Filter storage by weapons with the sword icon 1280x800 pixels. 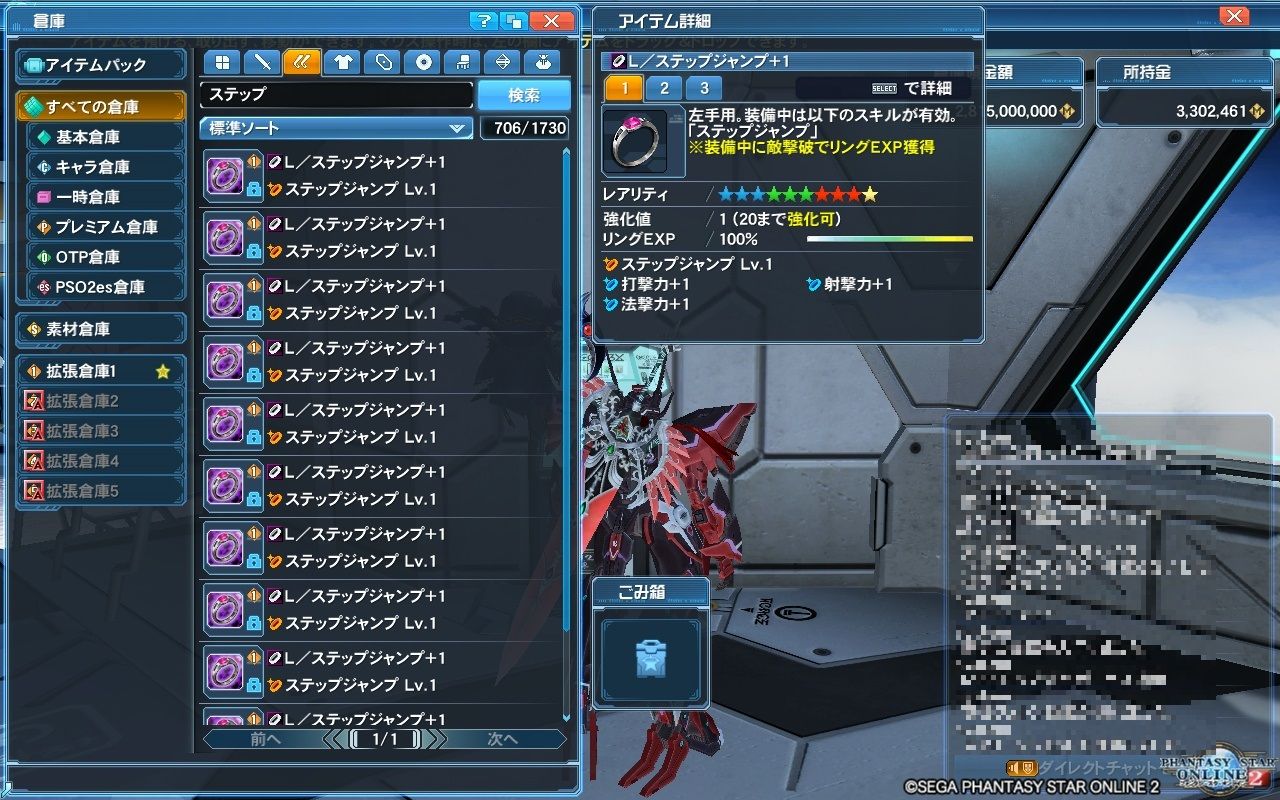(x=263, y=62)
